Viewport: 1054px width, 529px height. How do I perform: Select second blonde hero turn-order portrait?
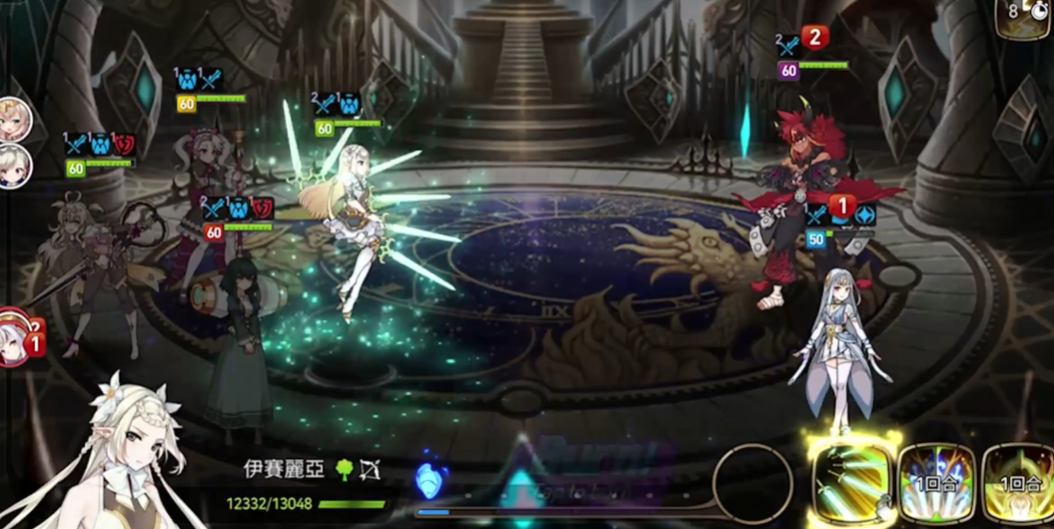(14, 166)
